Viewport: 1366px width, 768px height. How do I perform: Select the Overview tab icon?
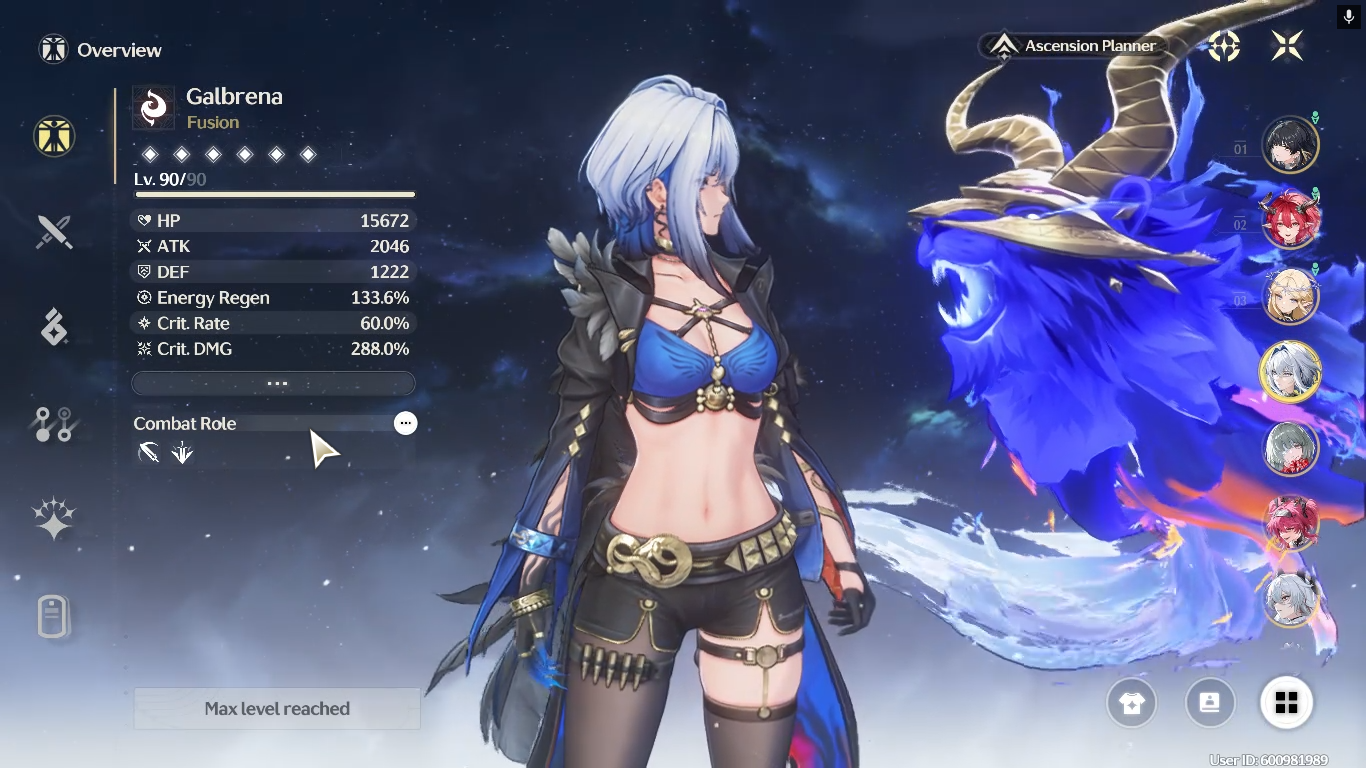click(54, 135)
